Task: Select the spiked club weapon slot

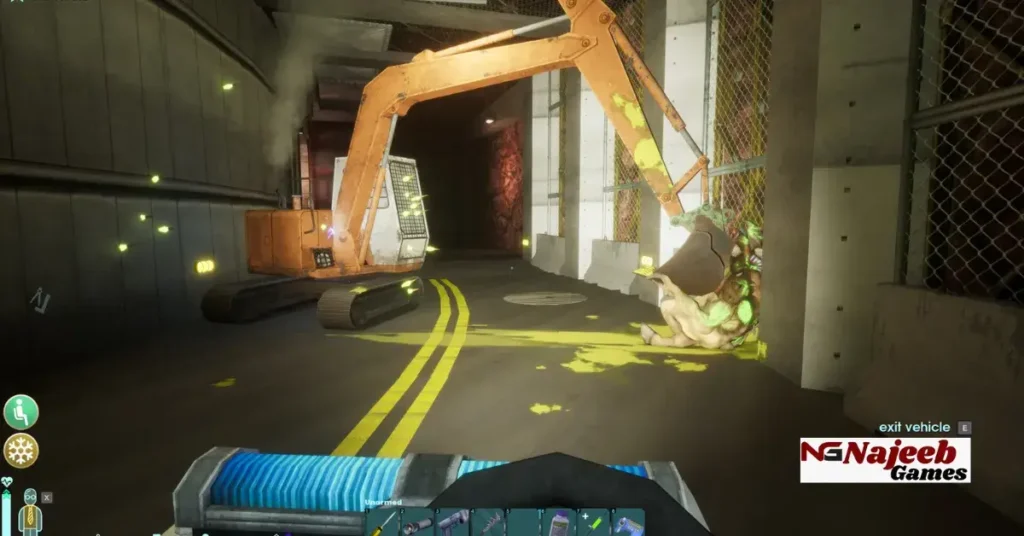Action: (x=488, y=522)
